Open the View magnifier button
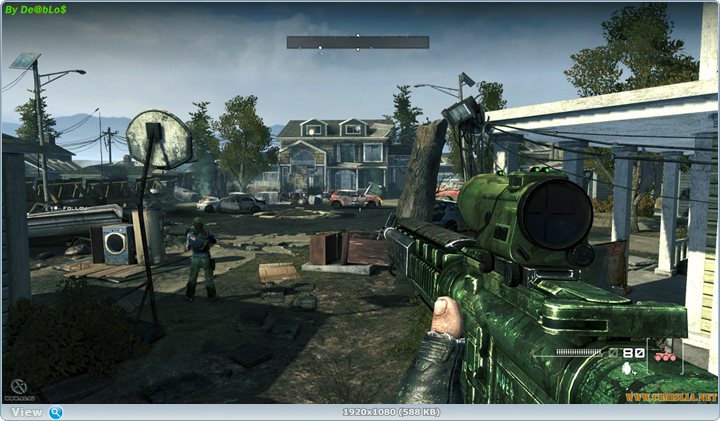This screenshot has height=421, width=720. coord(55,412)
